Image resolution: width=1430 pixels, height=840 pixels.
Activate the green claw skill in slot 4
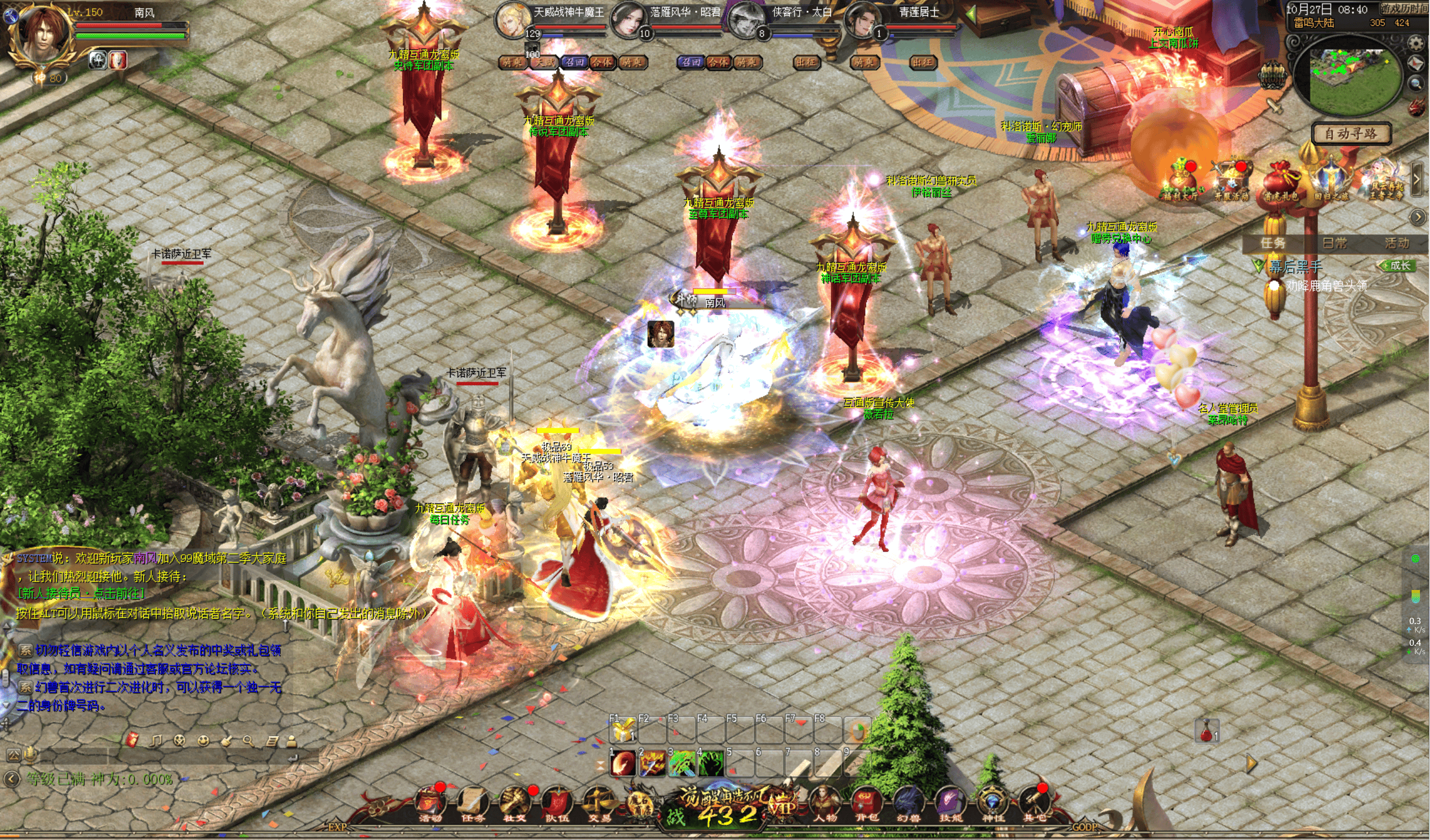[710, 764]
